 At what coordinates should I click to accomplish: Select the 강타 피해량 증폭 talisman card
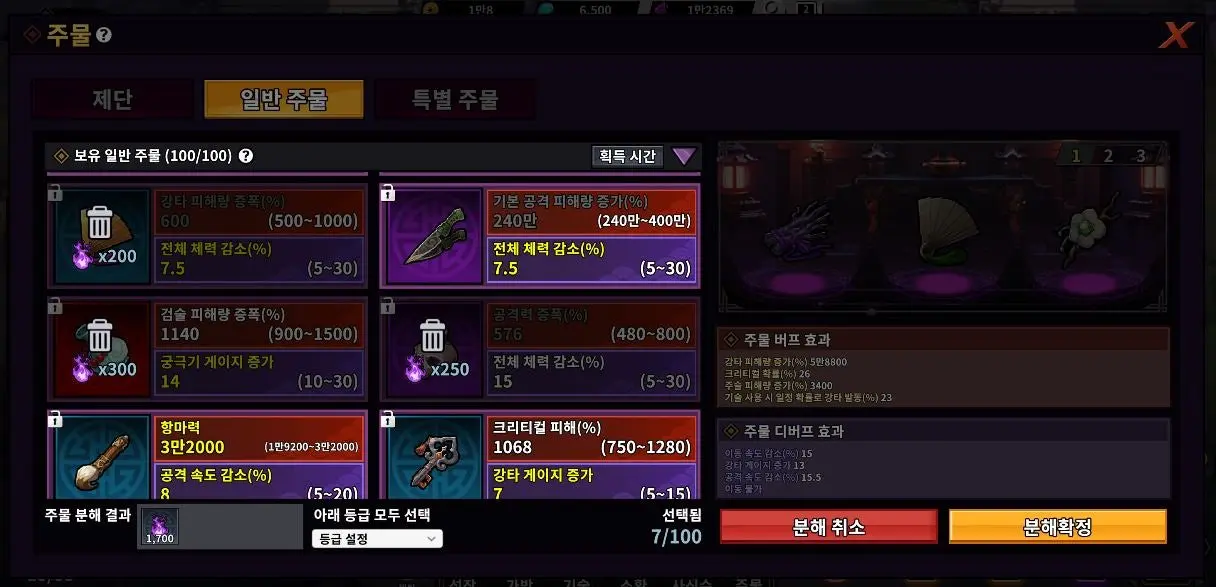click(207, 236)
